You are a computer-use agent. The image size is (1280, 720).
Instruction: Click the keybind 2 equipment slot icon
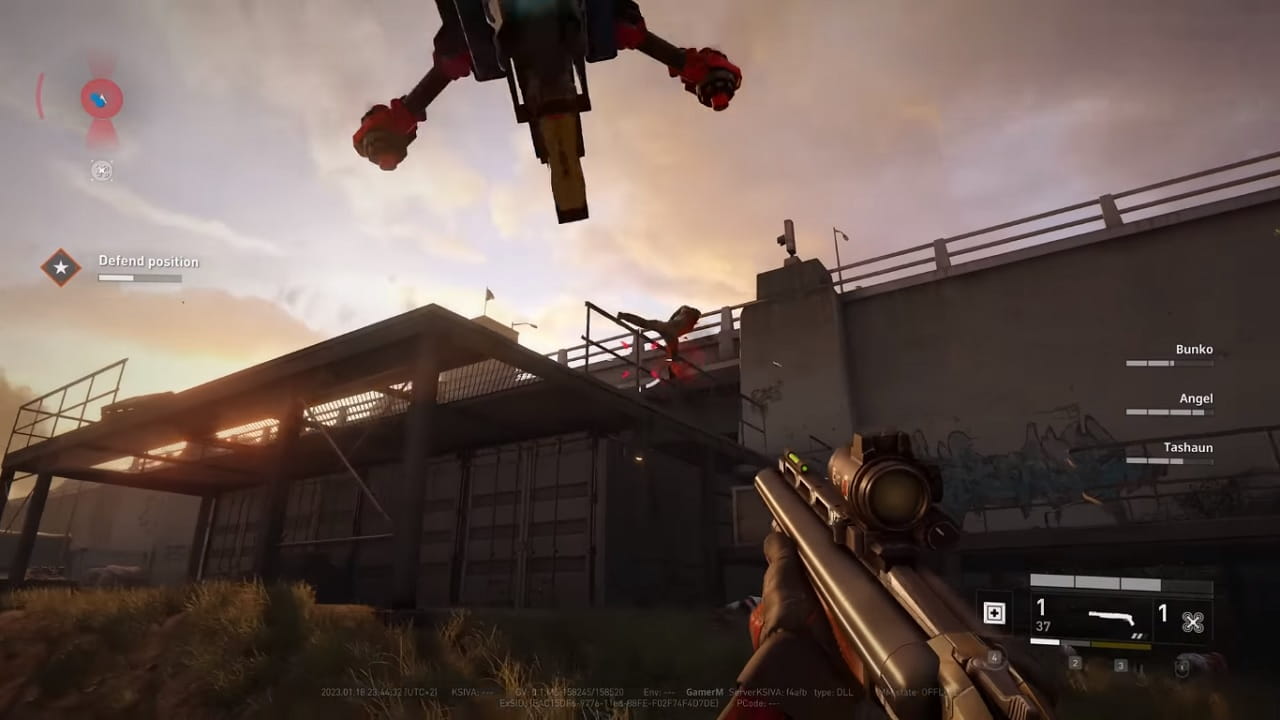pyautogui.click(x=1075, y=663)
